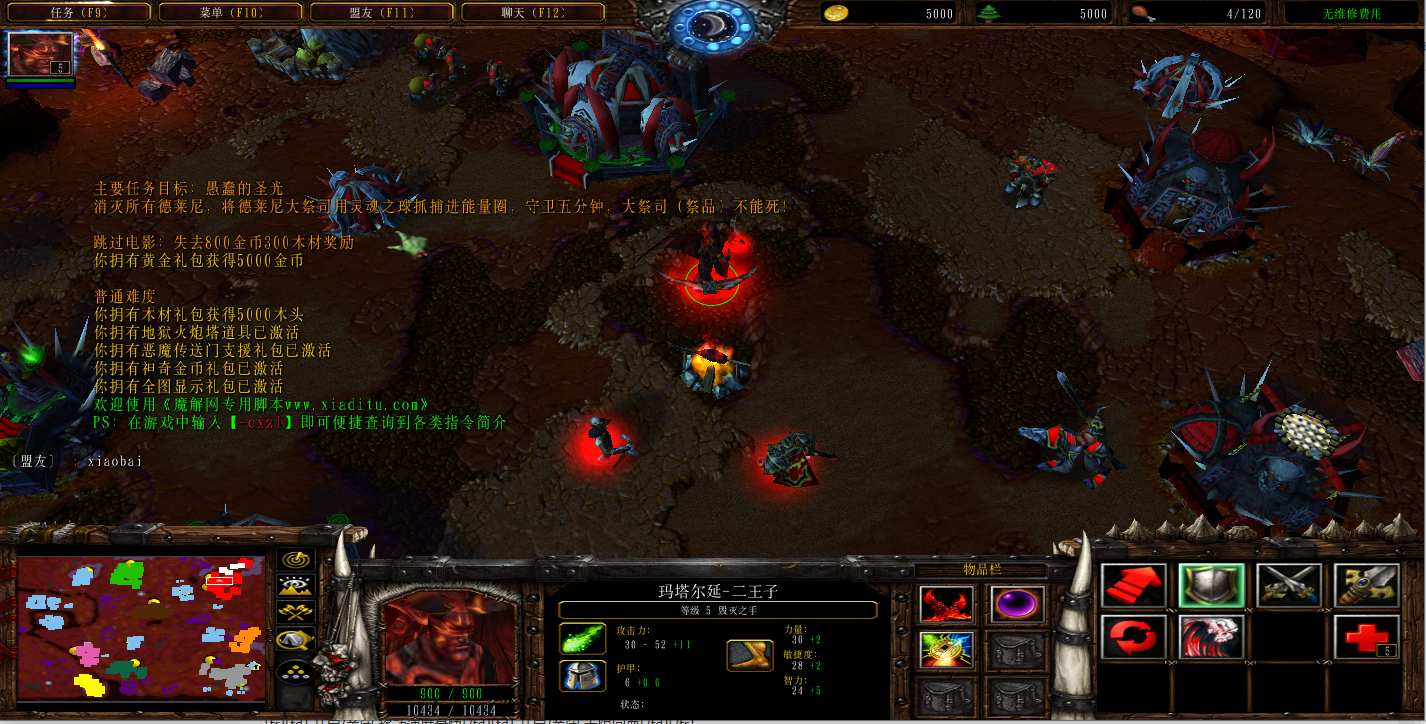Open the 任务 (F9) quests menu
This screenshot has width=1426, height=724.
(x=79, y=13)
